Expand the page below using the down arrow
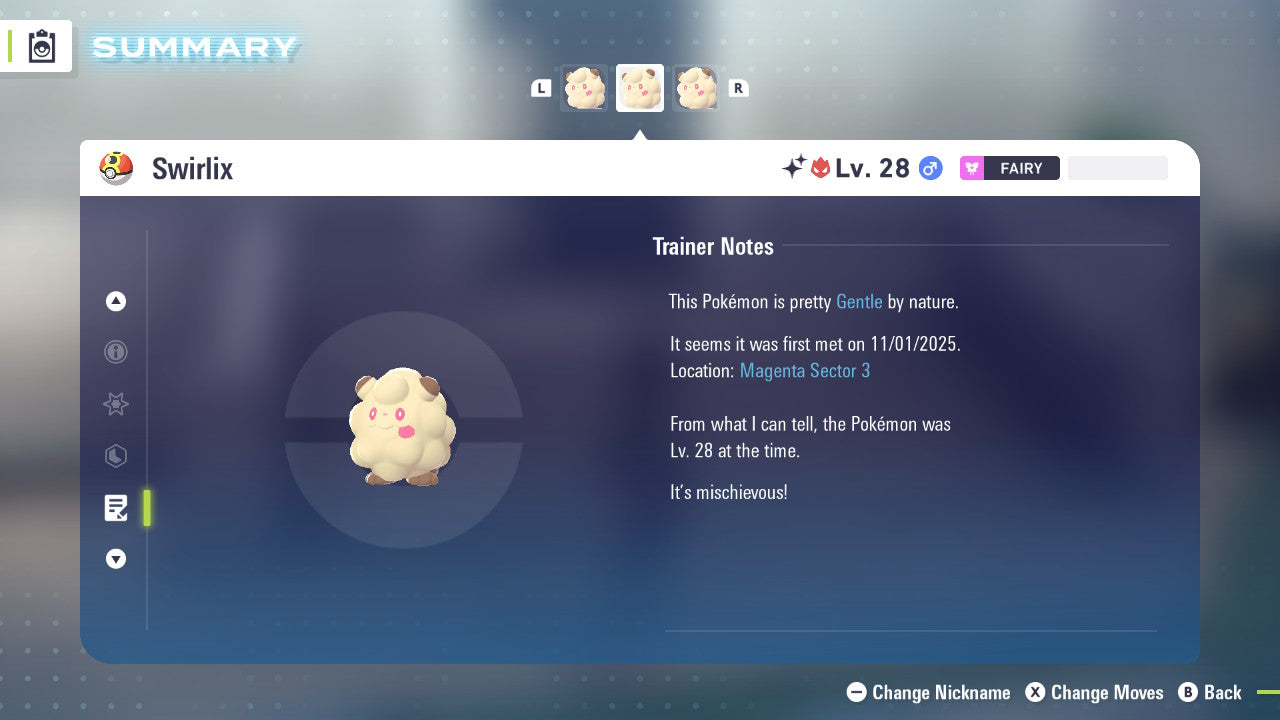Image resolution: width=1280 pixels, height=720 pixels. click(116, 559)
